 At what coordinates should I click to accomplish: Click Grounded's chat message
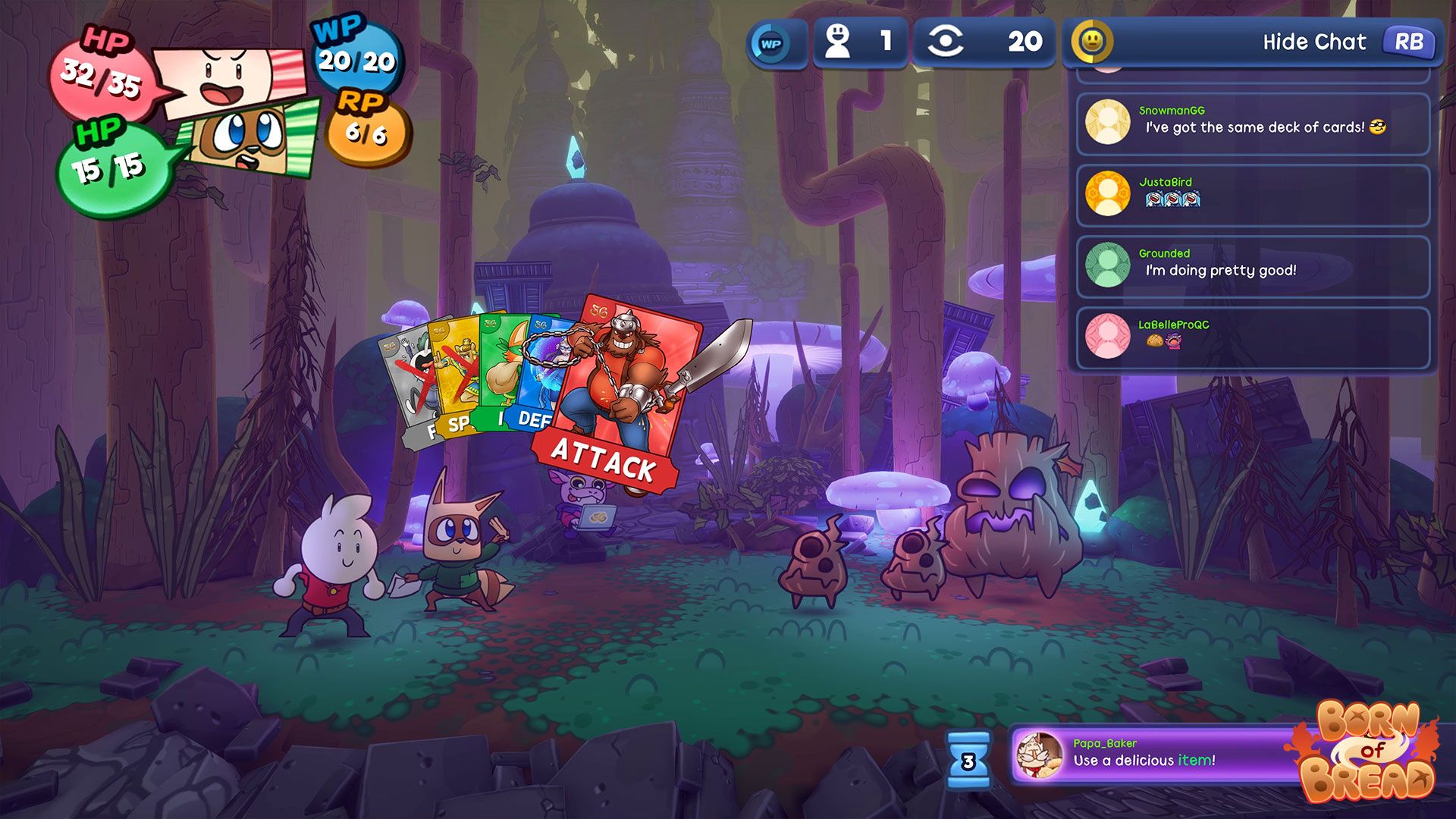click(x=1253, y=265)
